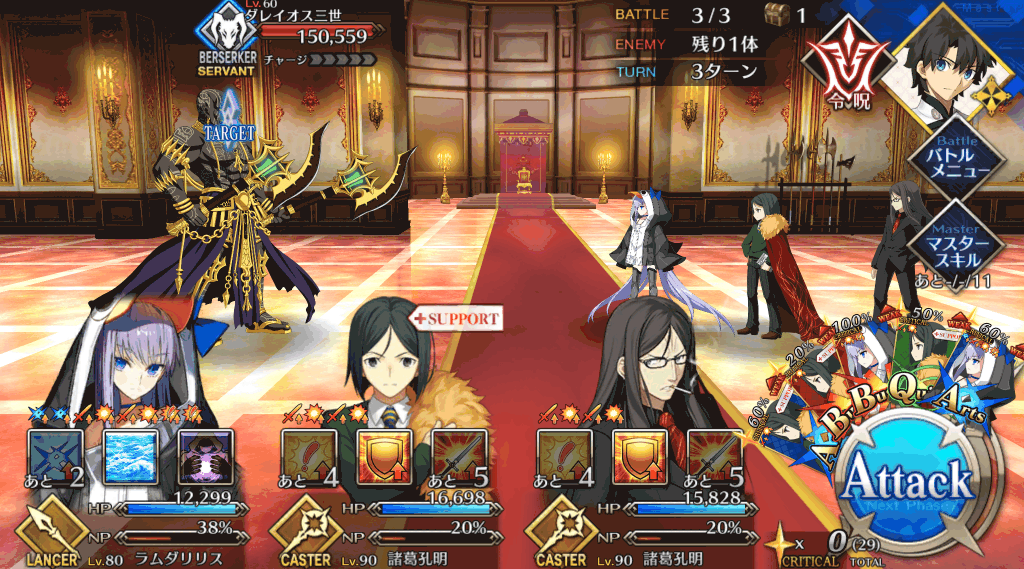The width and height of the screenshot is (1024, 569).
Task: Select the support Caster's sword skill icon
Action: pos(460,457)
